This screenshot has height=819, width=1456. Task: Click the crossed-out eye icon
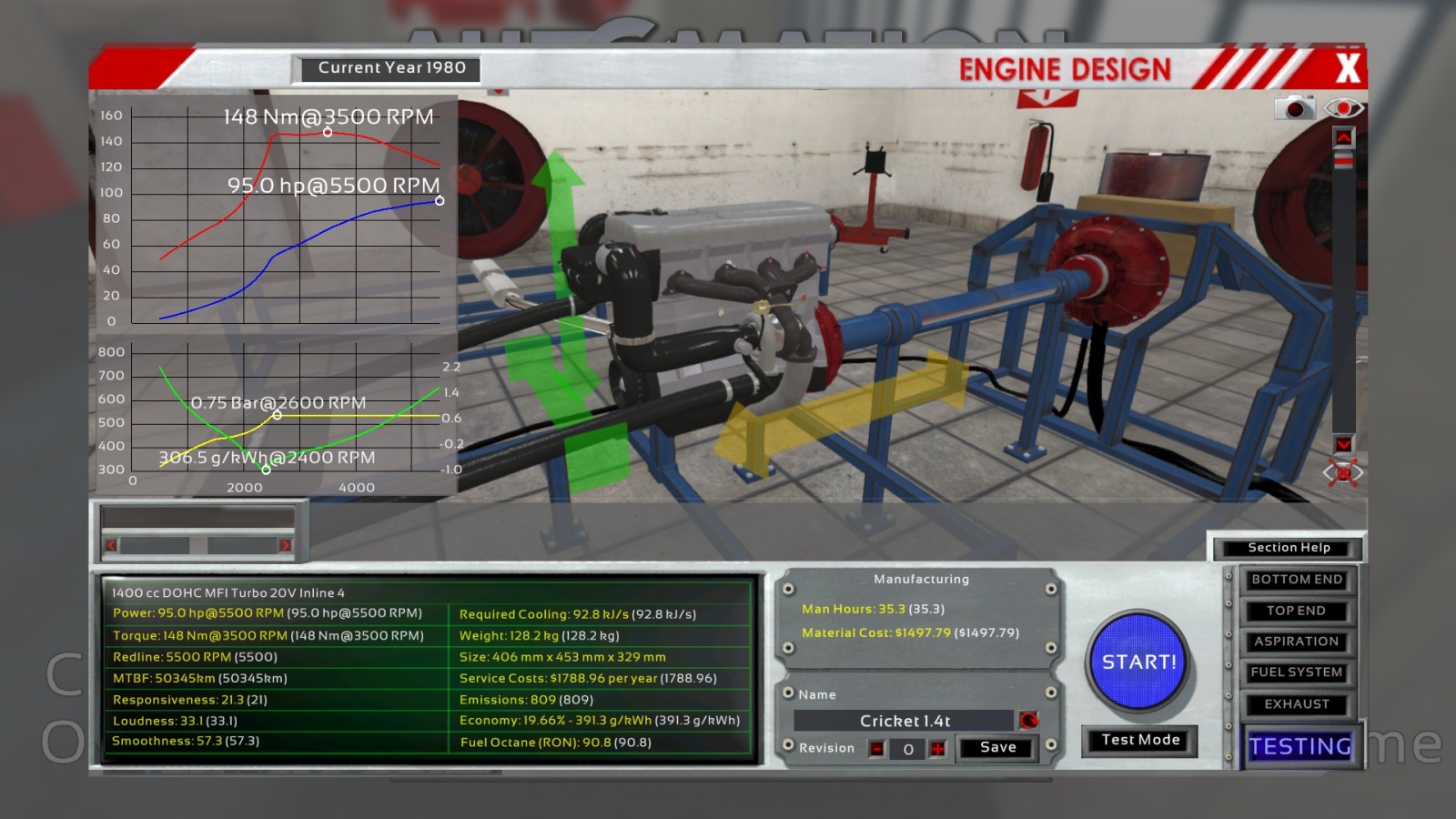click(1343, 472)
